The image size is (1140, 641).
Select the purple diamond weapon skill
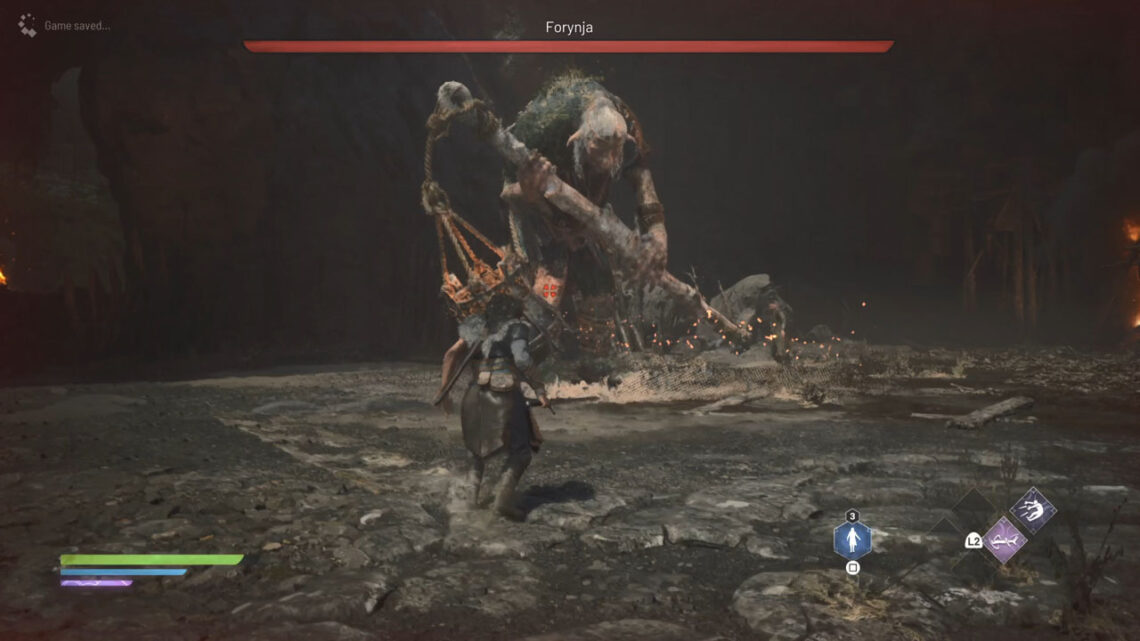1004,540
